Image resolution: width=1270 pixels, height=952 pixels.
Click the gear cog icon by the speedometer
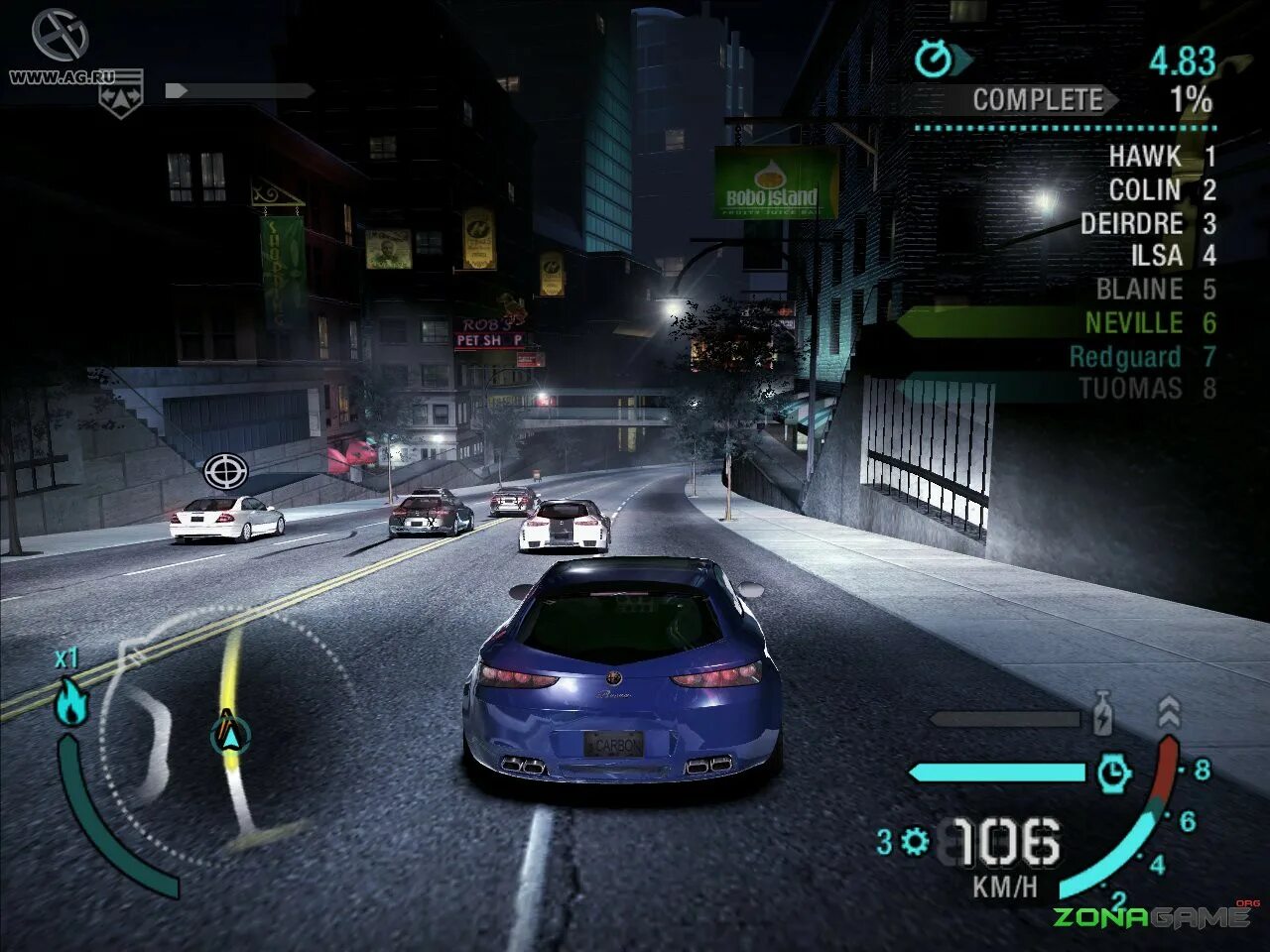click(915, 842)
